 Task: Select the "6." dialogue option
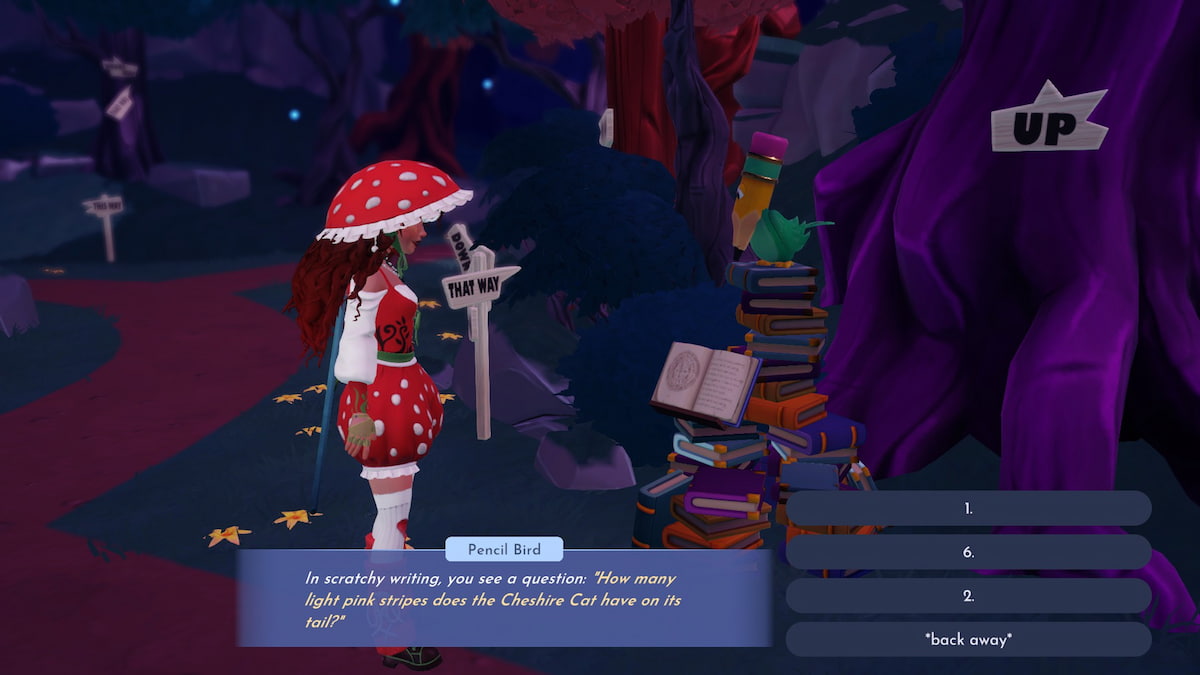point(968,552)
